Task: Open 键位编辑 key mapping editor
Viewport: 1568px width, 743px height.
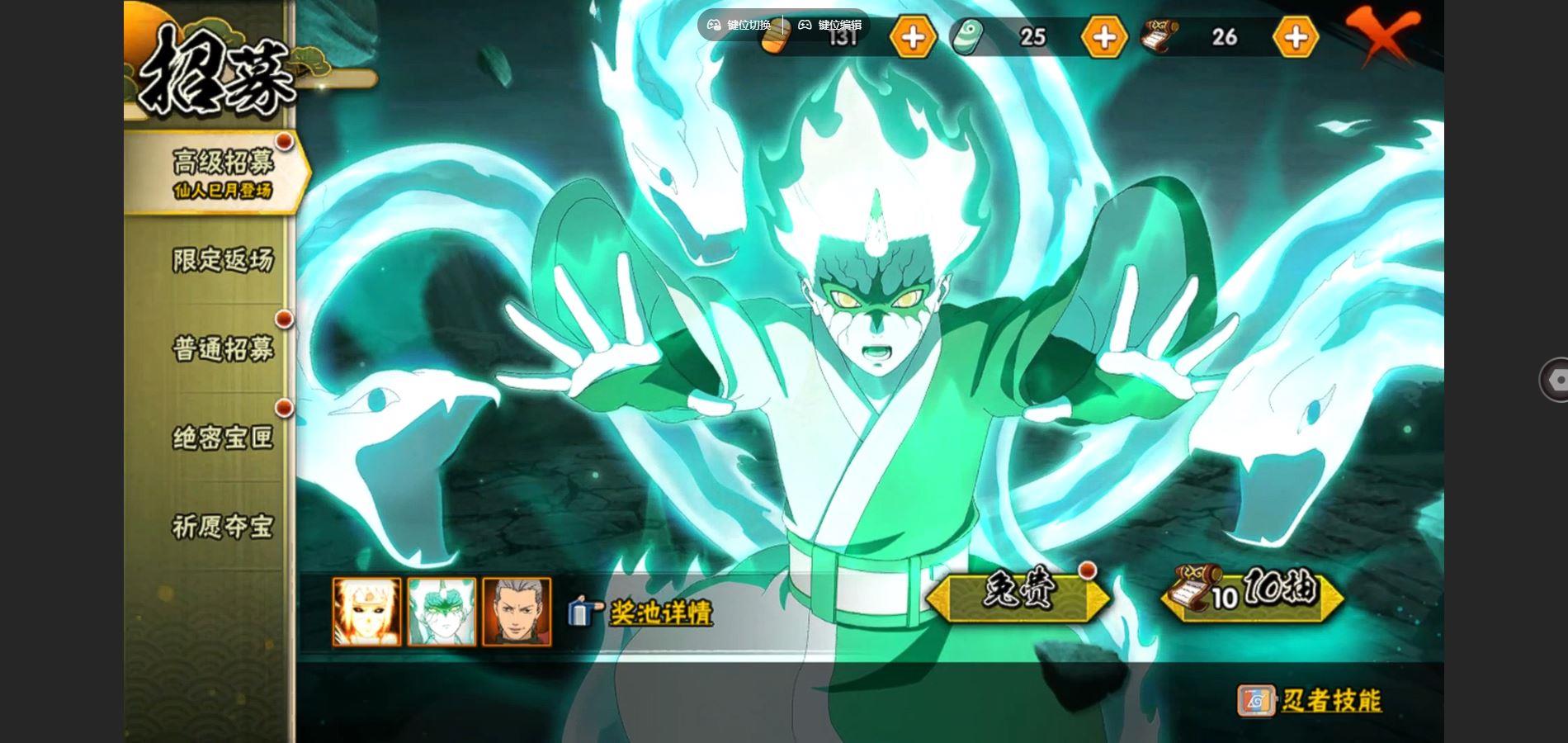Action: pyautogui.click(x=830, y=25)
